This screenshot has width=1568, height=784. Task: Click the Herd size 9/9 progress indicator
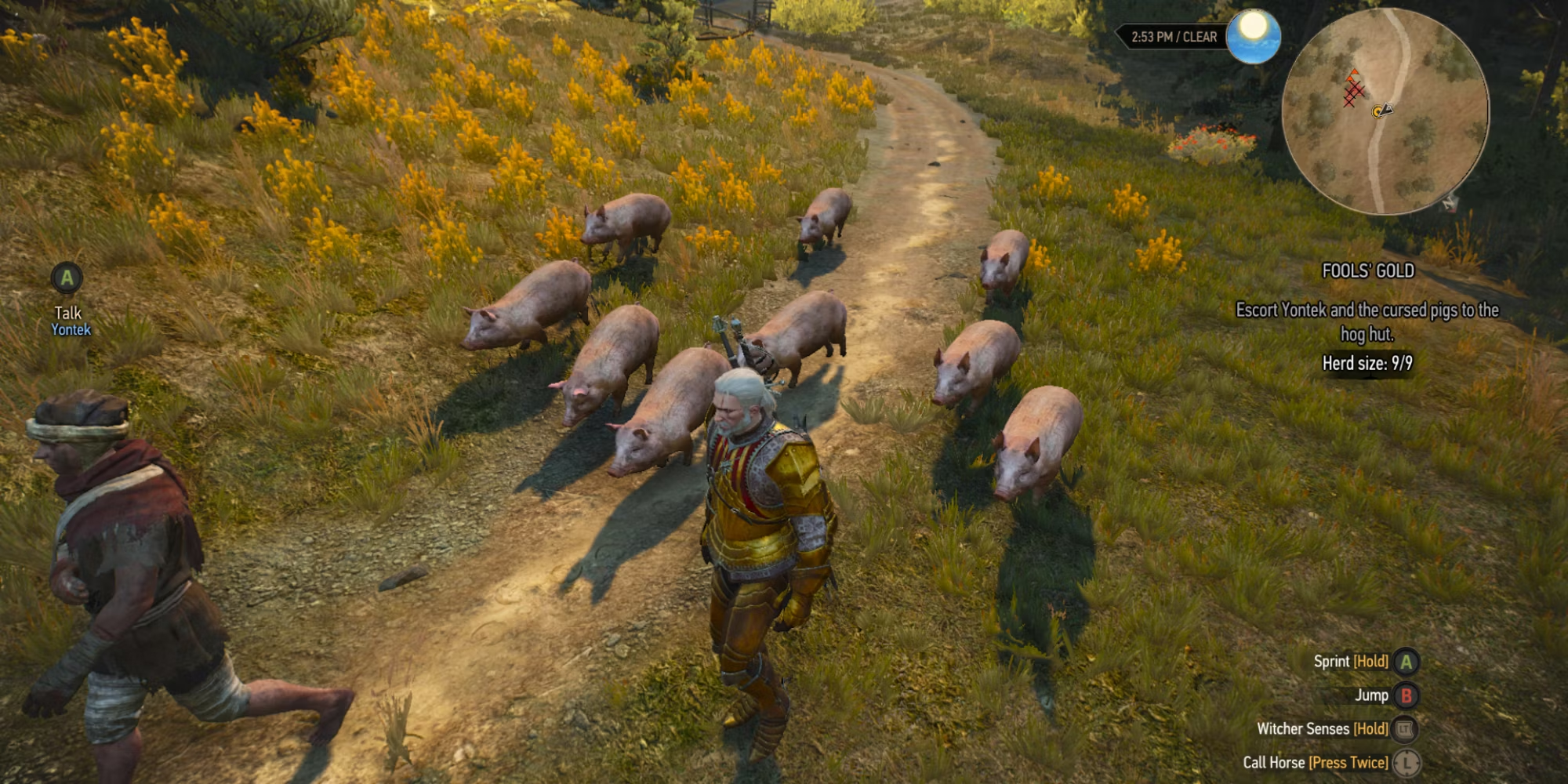click(x=1368, y=362)
